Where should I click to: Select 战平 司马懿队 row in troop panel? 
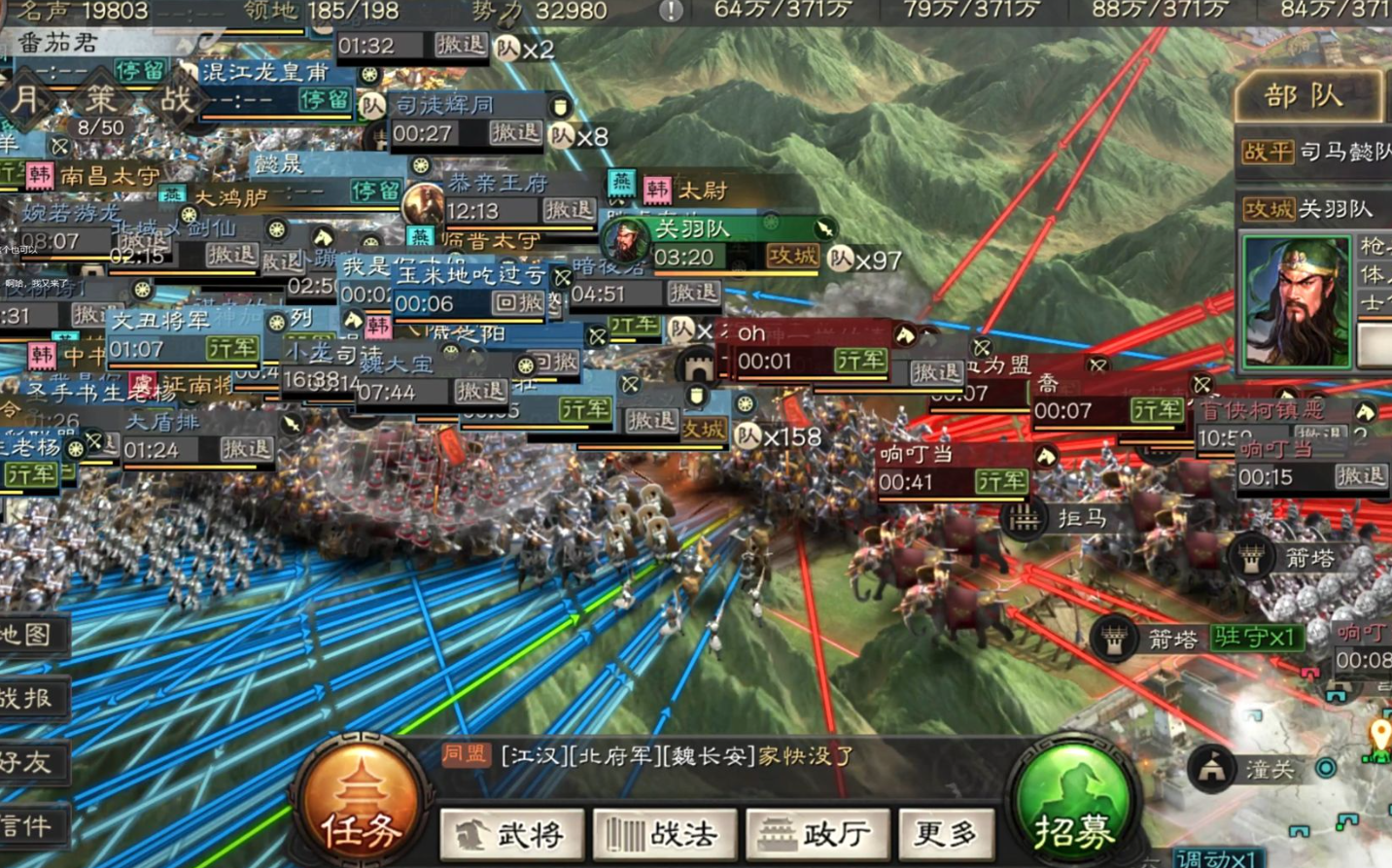[x=1314, y=152]
